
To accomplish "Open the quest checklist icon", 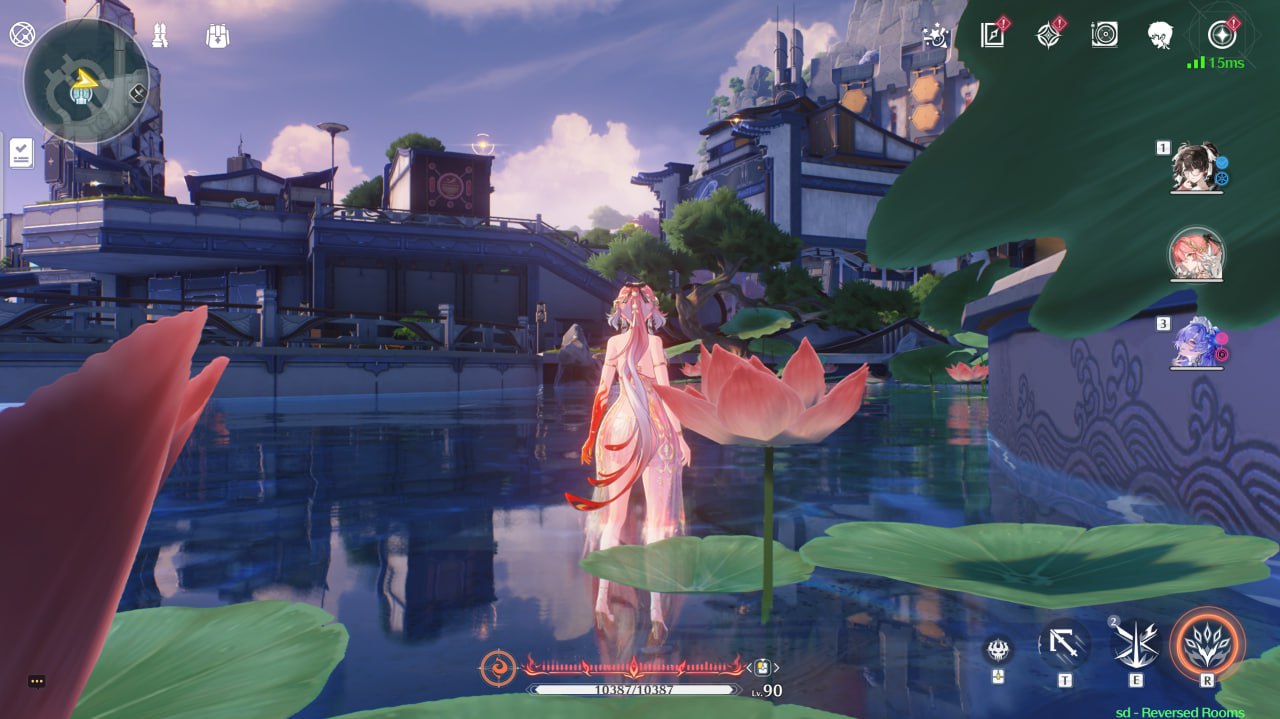I will click(21, 153).
